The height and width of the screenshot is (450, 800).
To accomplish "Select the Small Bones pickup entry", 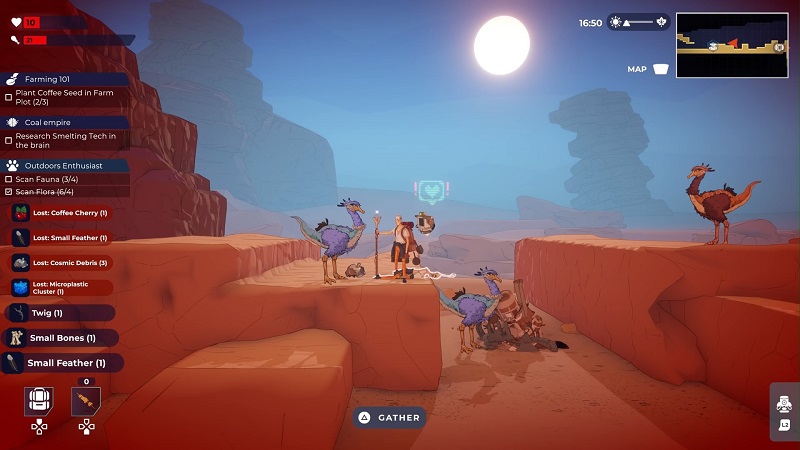I will click(x=60, y=338).
